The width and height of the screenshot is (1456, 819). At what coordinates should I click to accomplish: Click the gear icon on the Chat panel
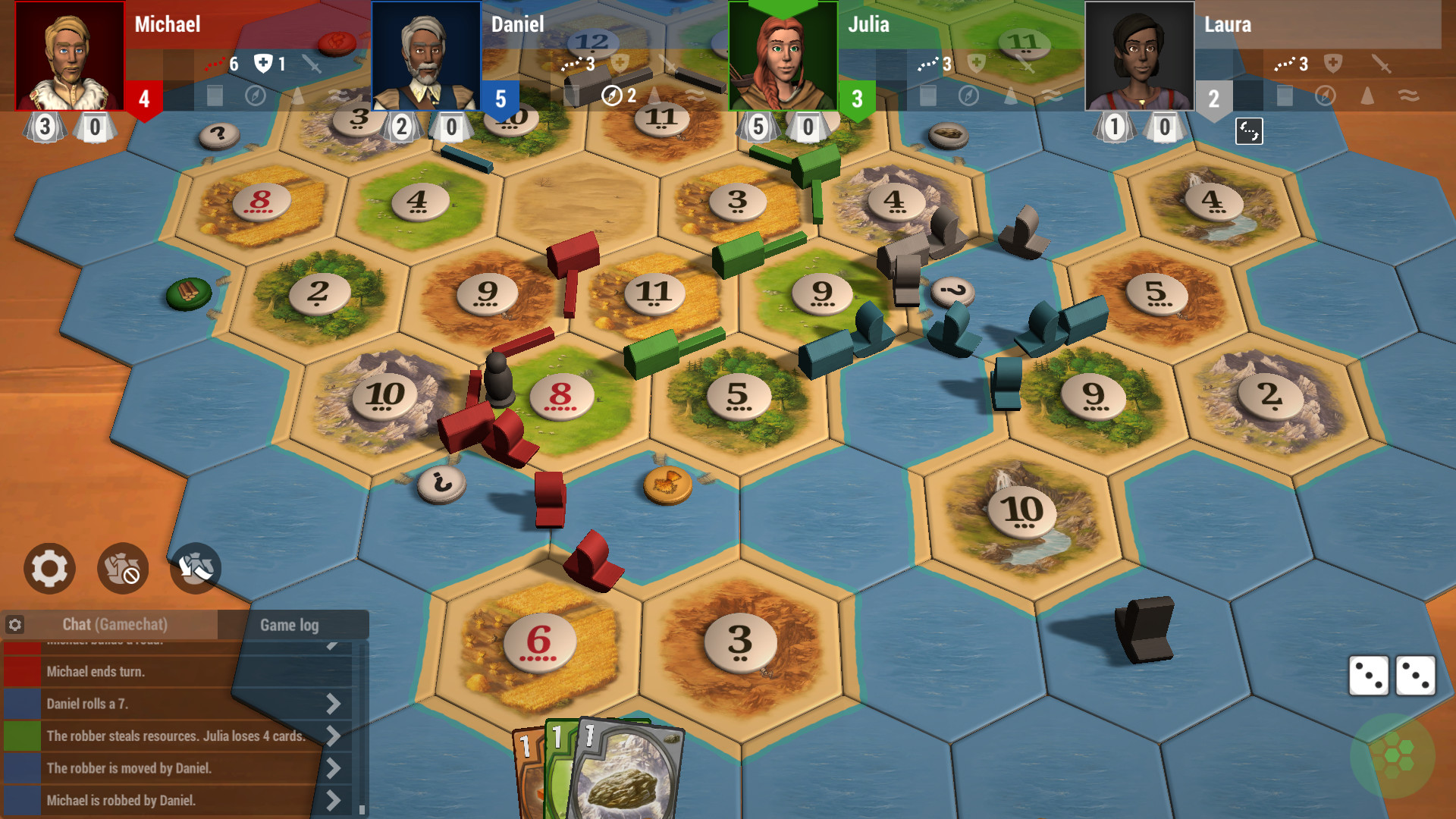(x=16, y=624)
